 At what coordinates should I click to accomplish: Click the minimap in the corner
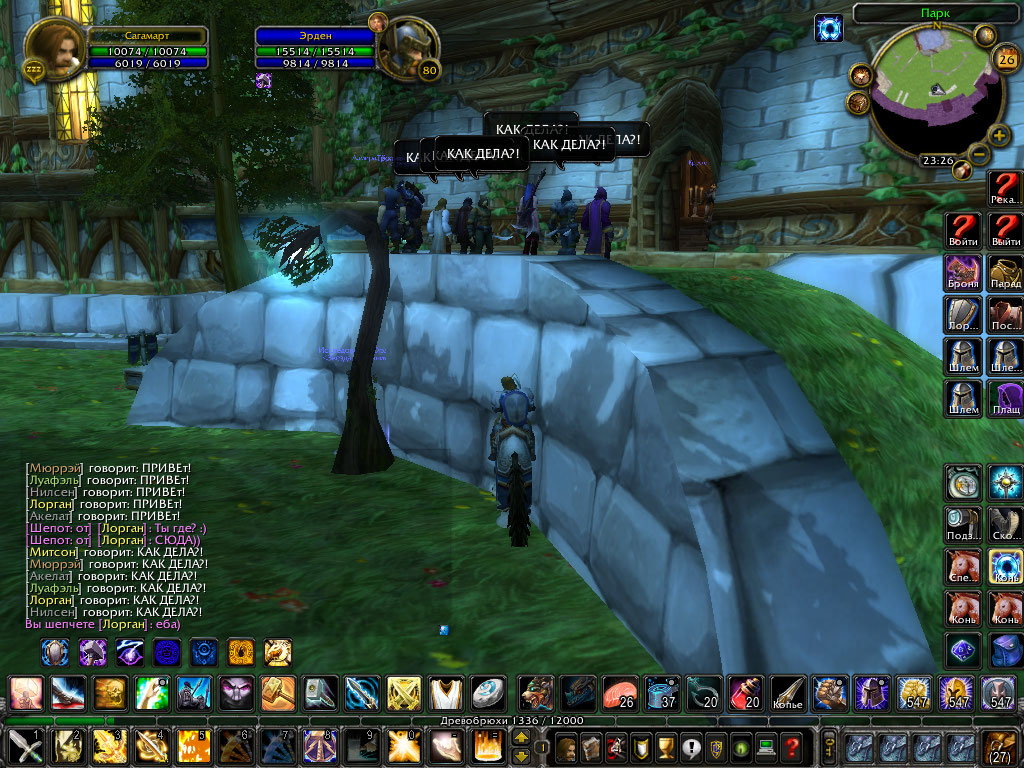(x=935, y=93)
